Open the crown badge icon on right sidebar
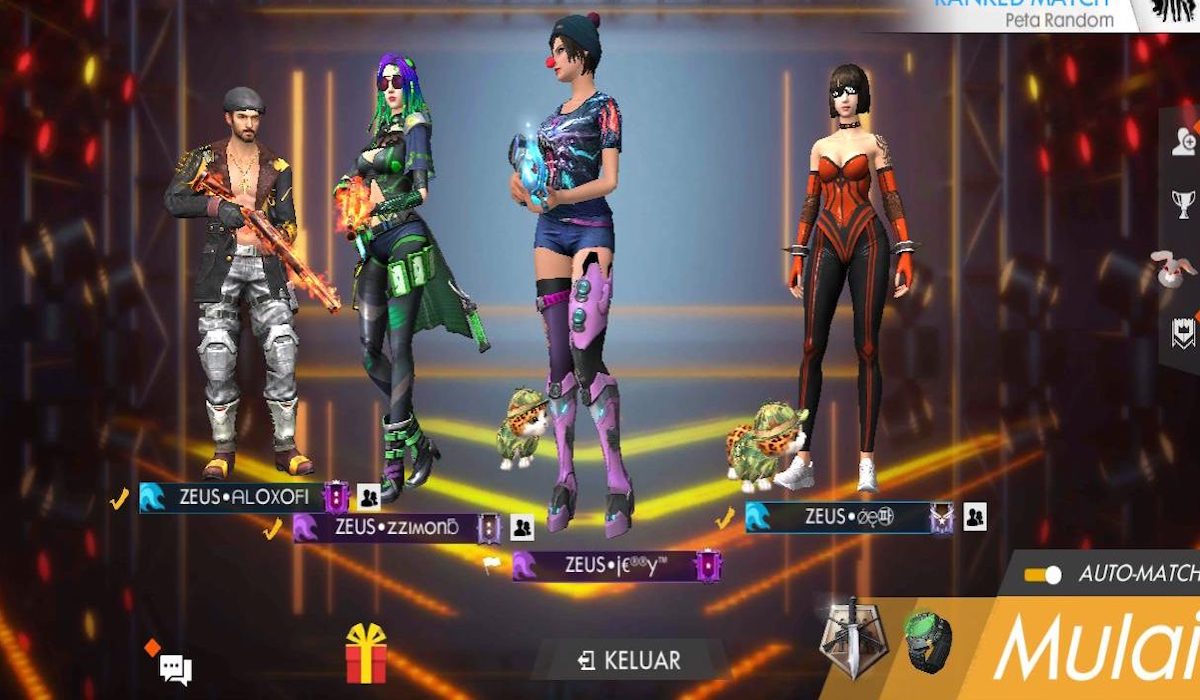1200x700 pixels. tap(1184, 333)
